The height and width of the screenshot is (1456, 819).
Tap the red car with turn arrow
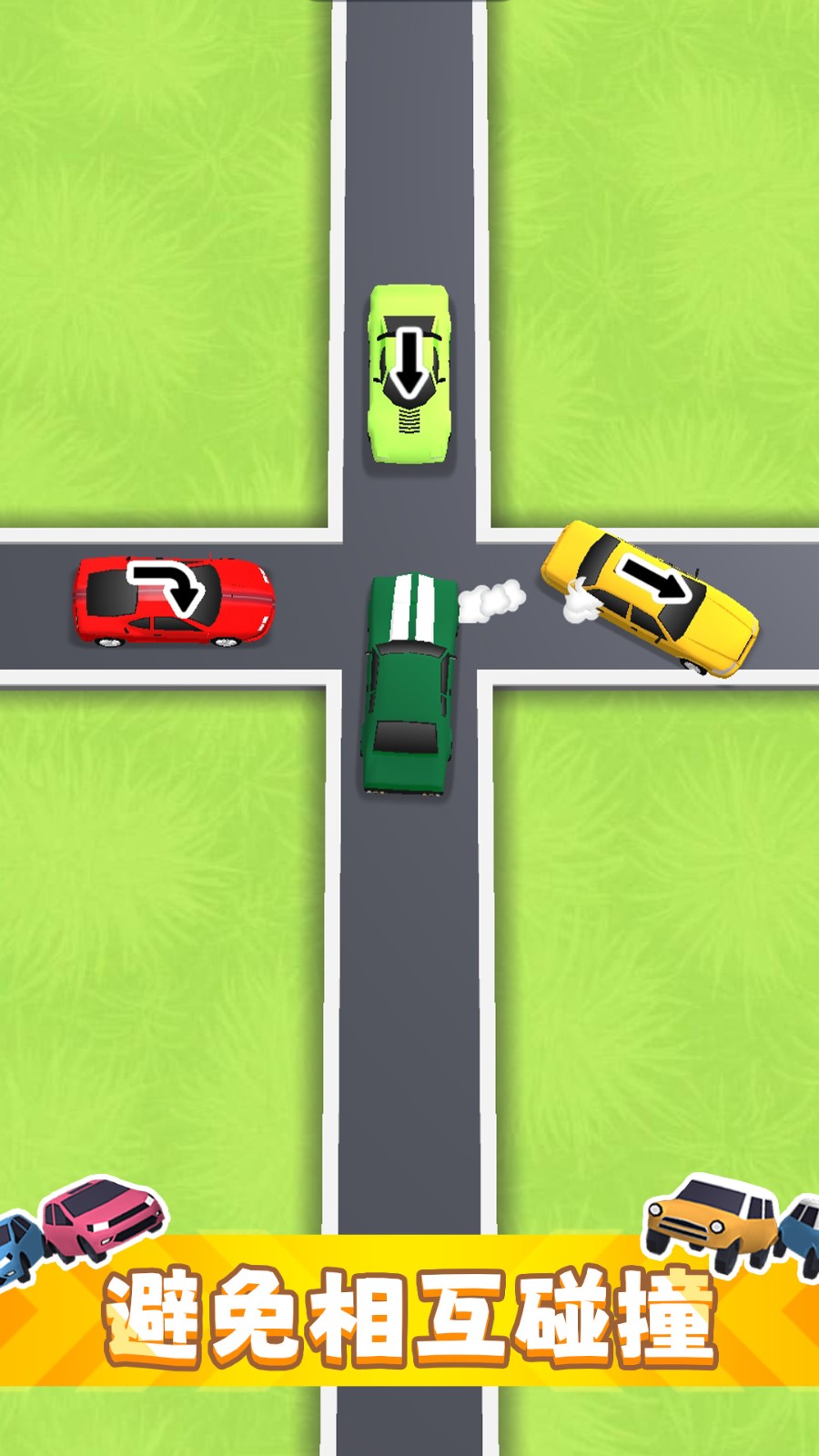tap(173, 601)
